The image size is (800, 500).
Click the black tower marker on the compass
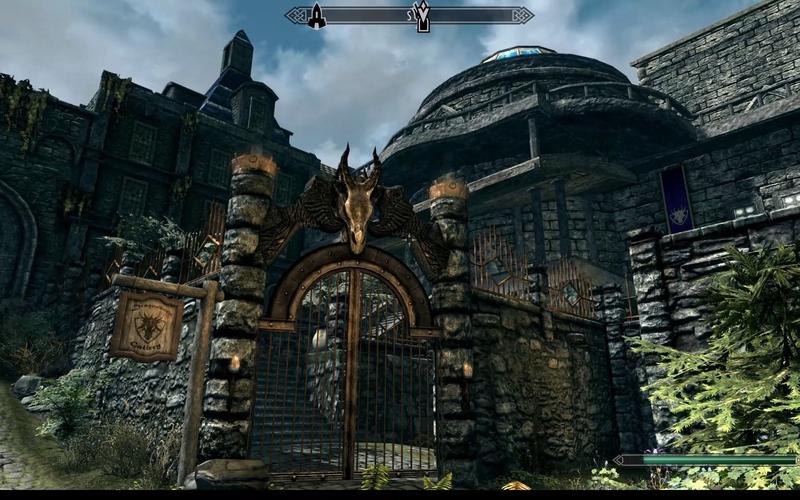click(316, 15)
